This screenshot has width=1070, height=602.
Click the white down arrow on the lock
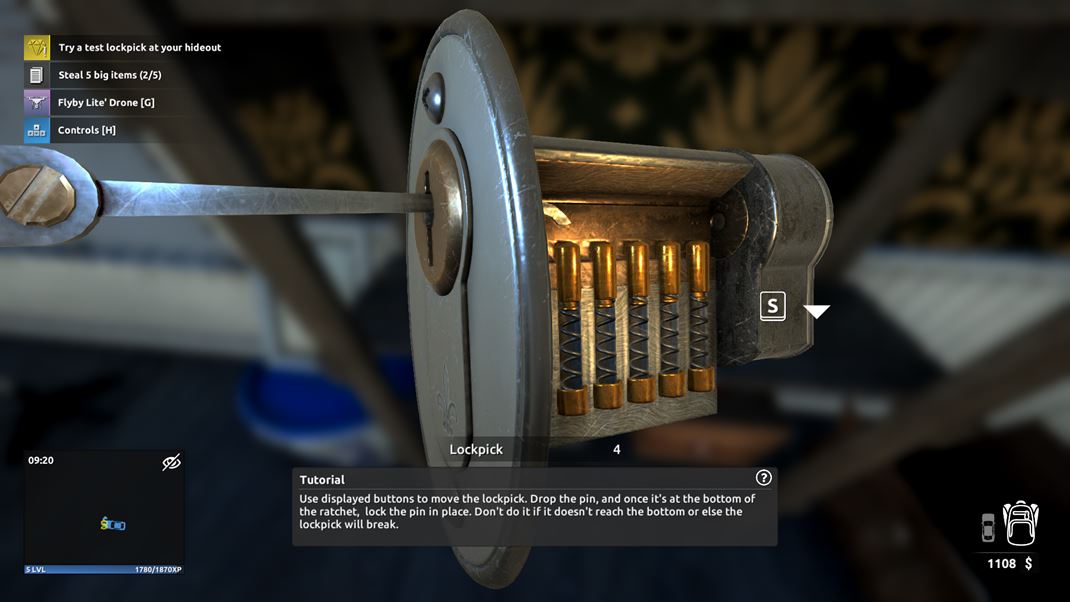pos(817,312)
